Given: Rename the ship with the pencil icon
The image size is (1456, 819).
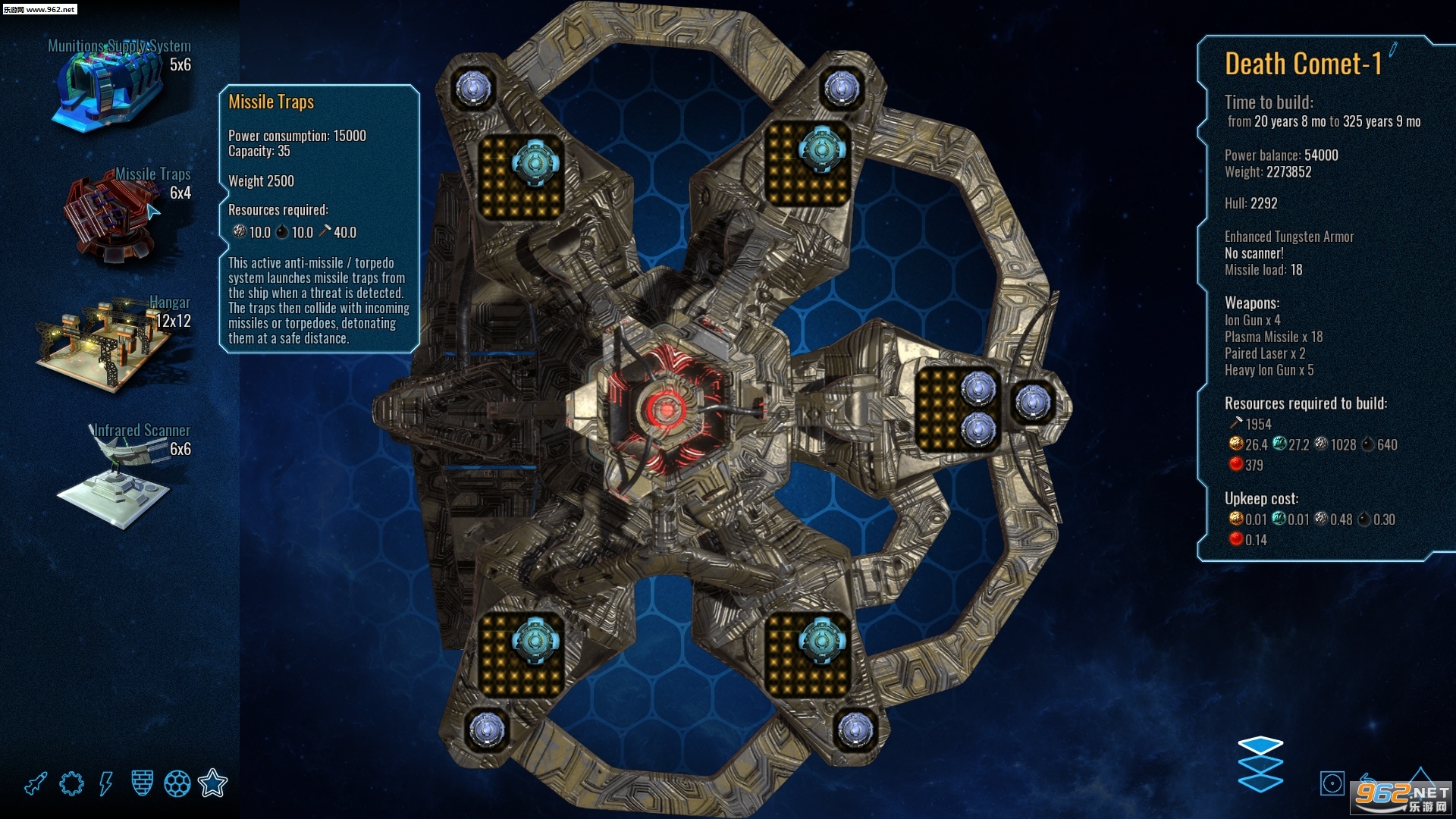Looking at the screenshot, I should coord(1393,51).
